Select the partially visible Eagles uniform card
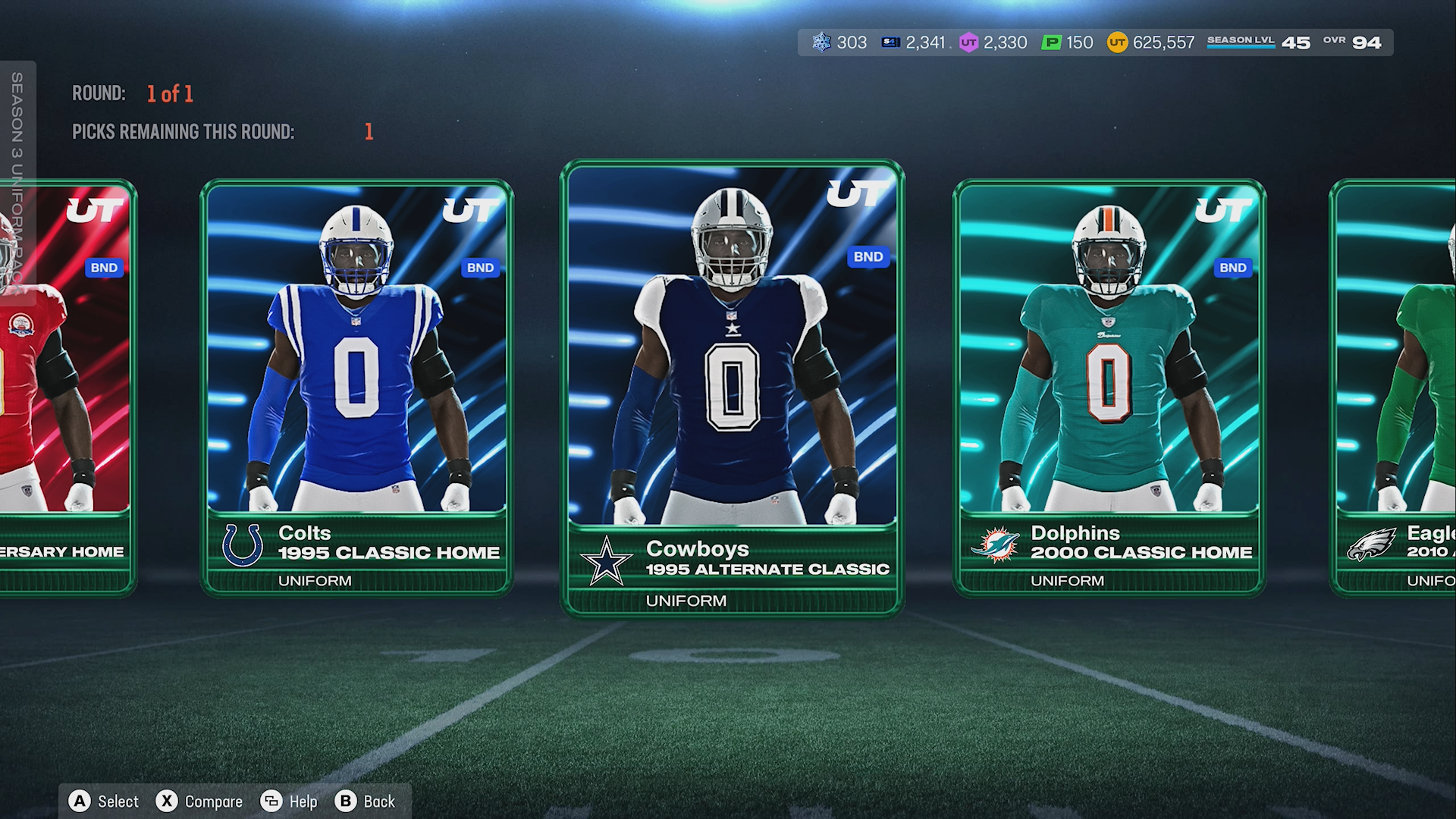1456x819 pixels. coord(1395,387)
